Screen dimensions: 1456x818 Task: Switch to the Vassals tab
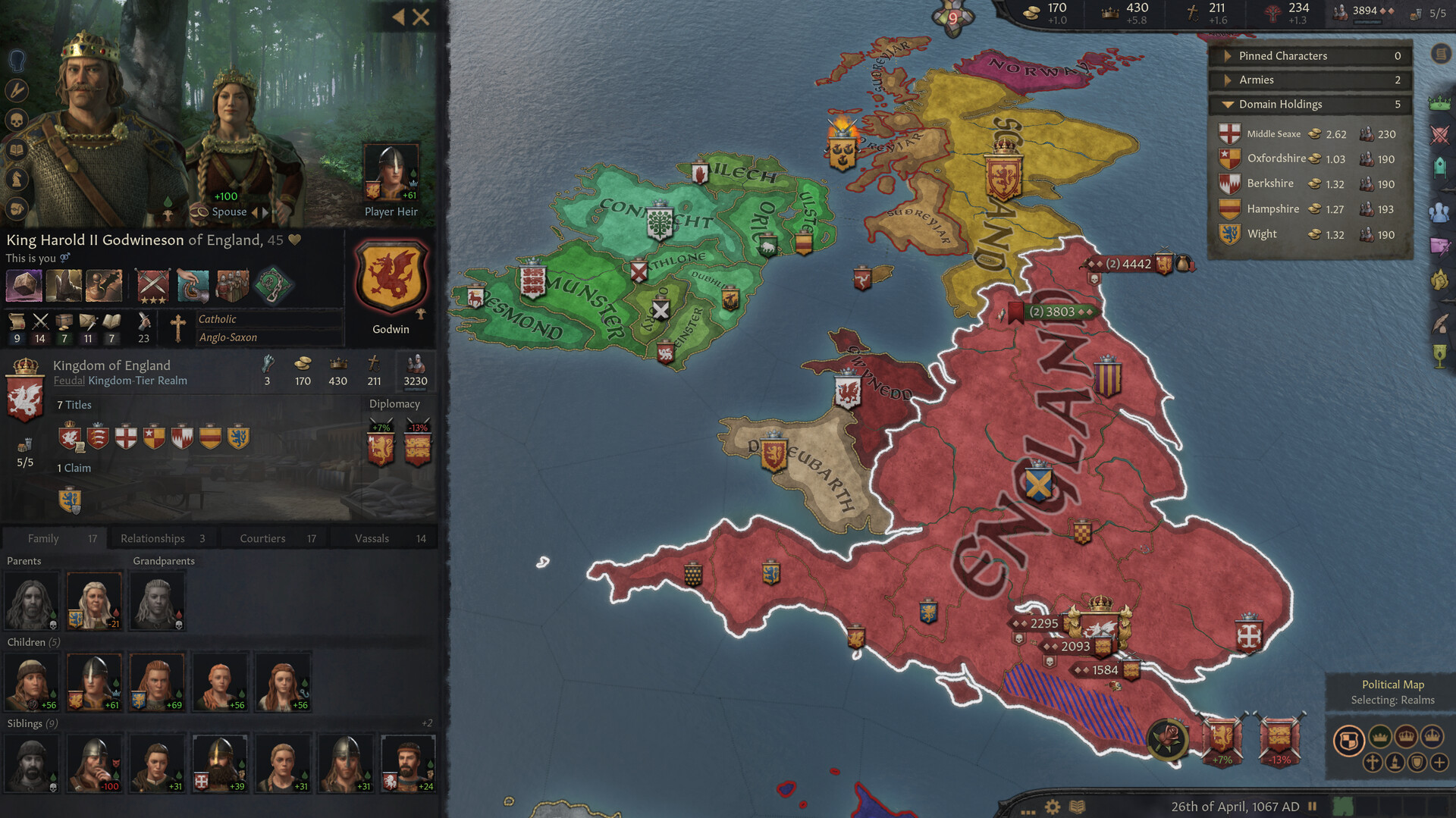tap(372, 537)
